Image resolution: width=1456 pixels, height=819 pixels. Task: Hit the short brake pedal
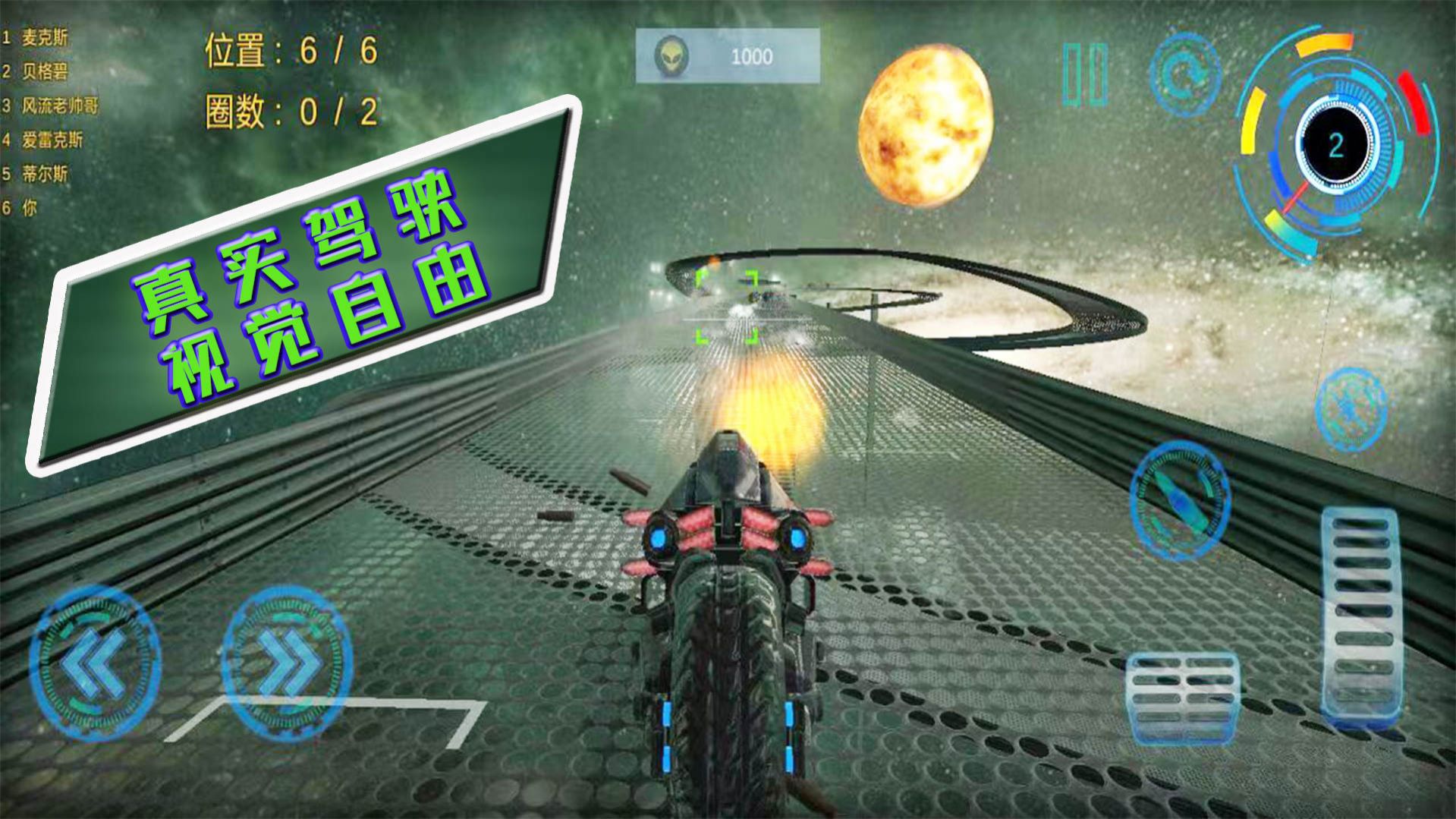click(1182, 698)
